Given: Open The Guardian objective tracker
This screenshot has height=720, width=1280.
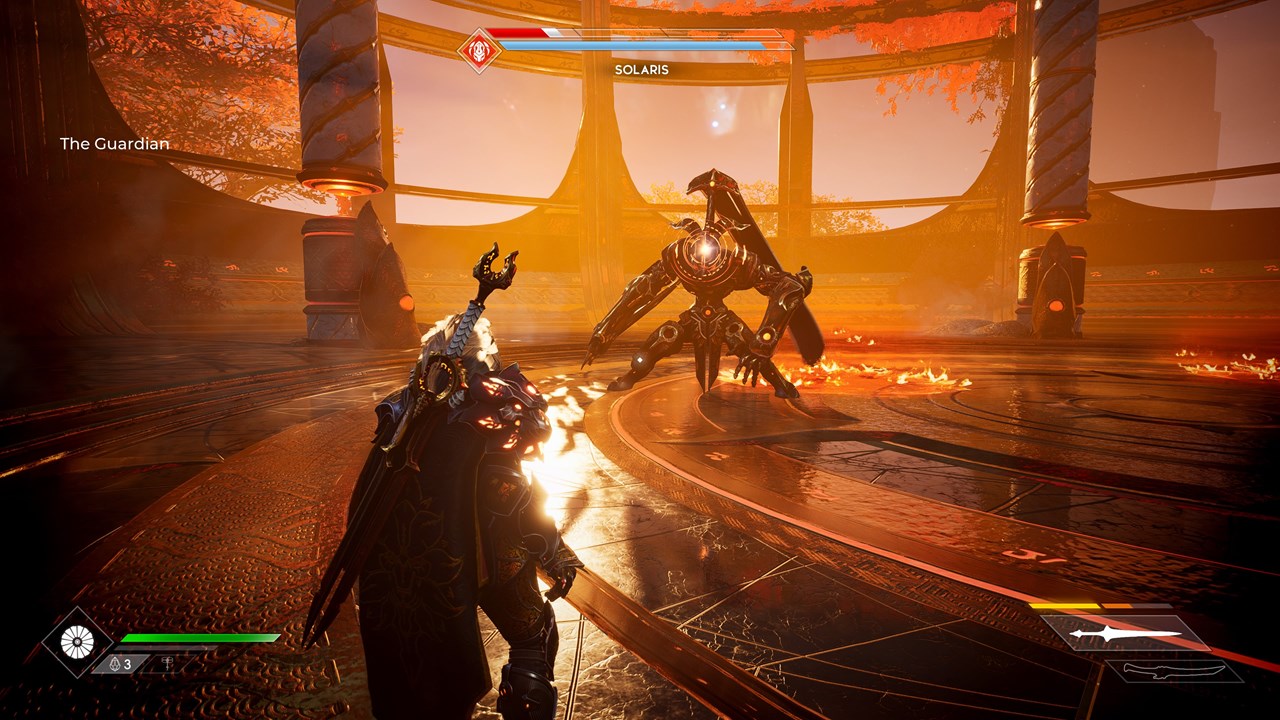Looking at the screenshot, I should click(114, 144).
